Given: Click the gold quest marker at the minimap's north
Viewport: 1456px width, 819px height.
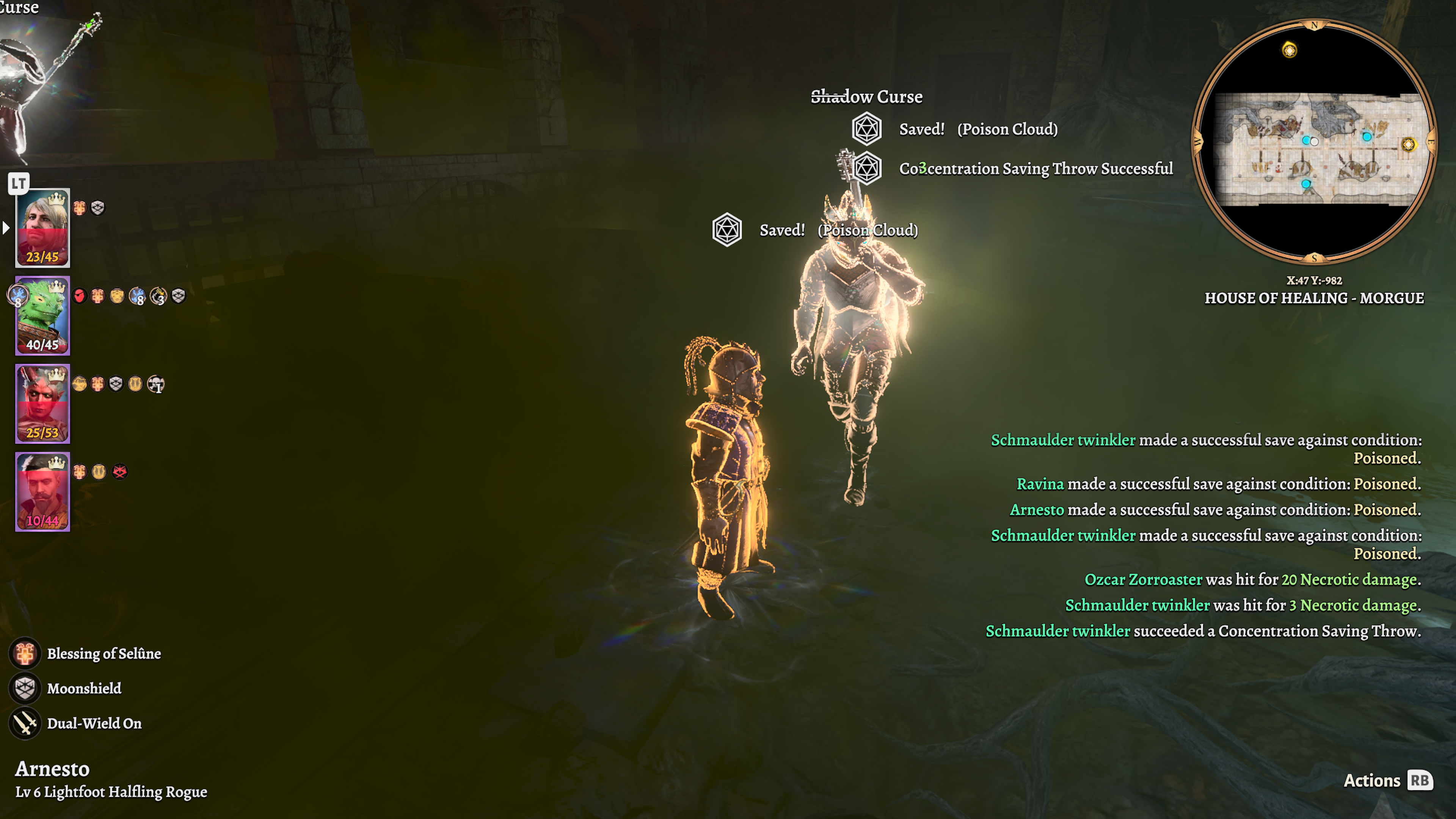Looking at the screenshot, I should tap(1289, 50).
